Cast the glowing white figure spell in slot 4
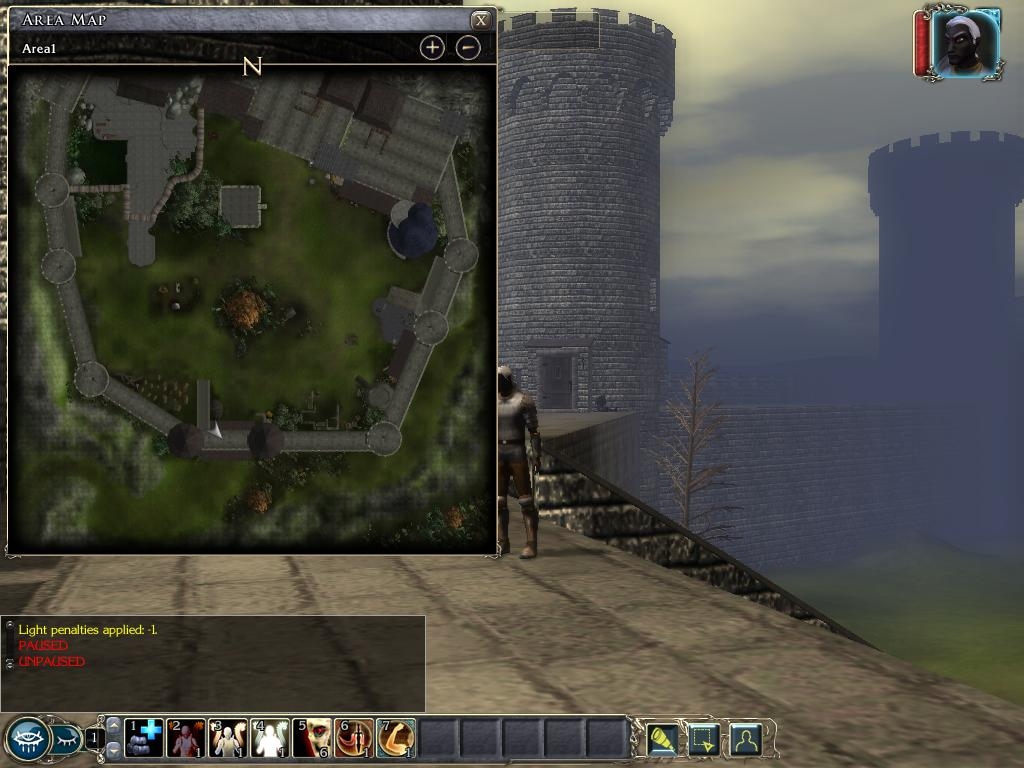The width and height of the screenshot is (1024, 768). tap(270, 739)
